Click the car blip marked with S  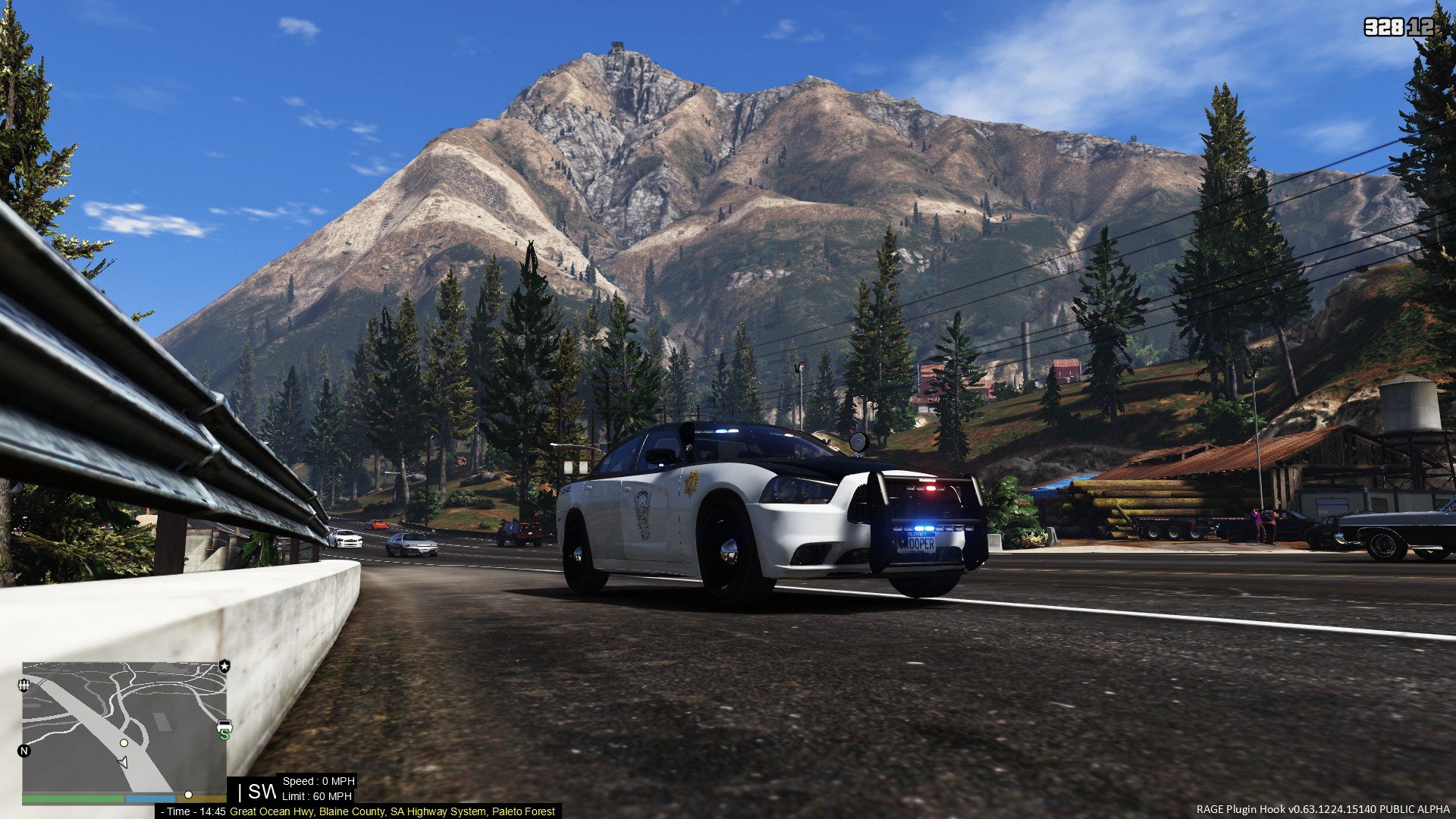(x=224, y=730)
